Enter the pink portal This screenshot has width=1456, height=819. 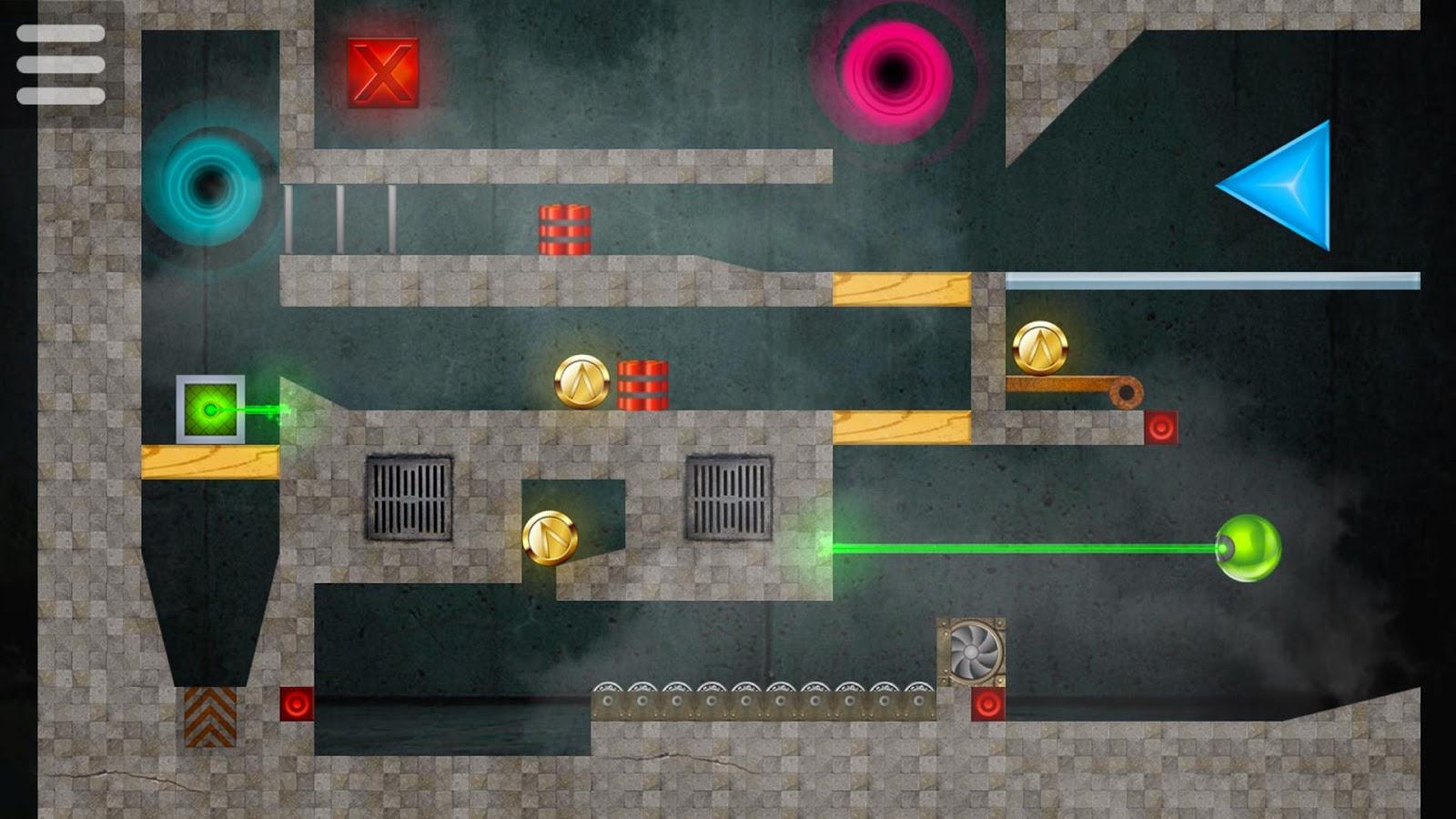coord(894,70)
